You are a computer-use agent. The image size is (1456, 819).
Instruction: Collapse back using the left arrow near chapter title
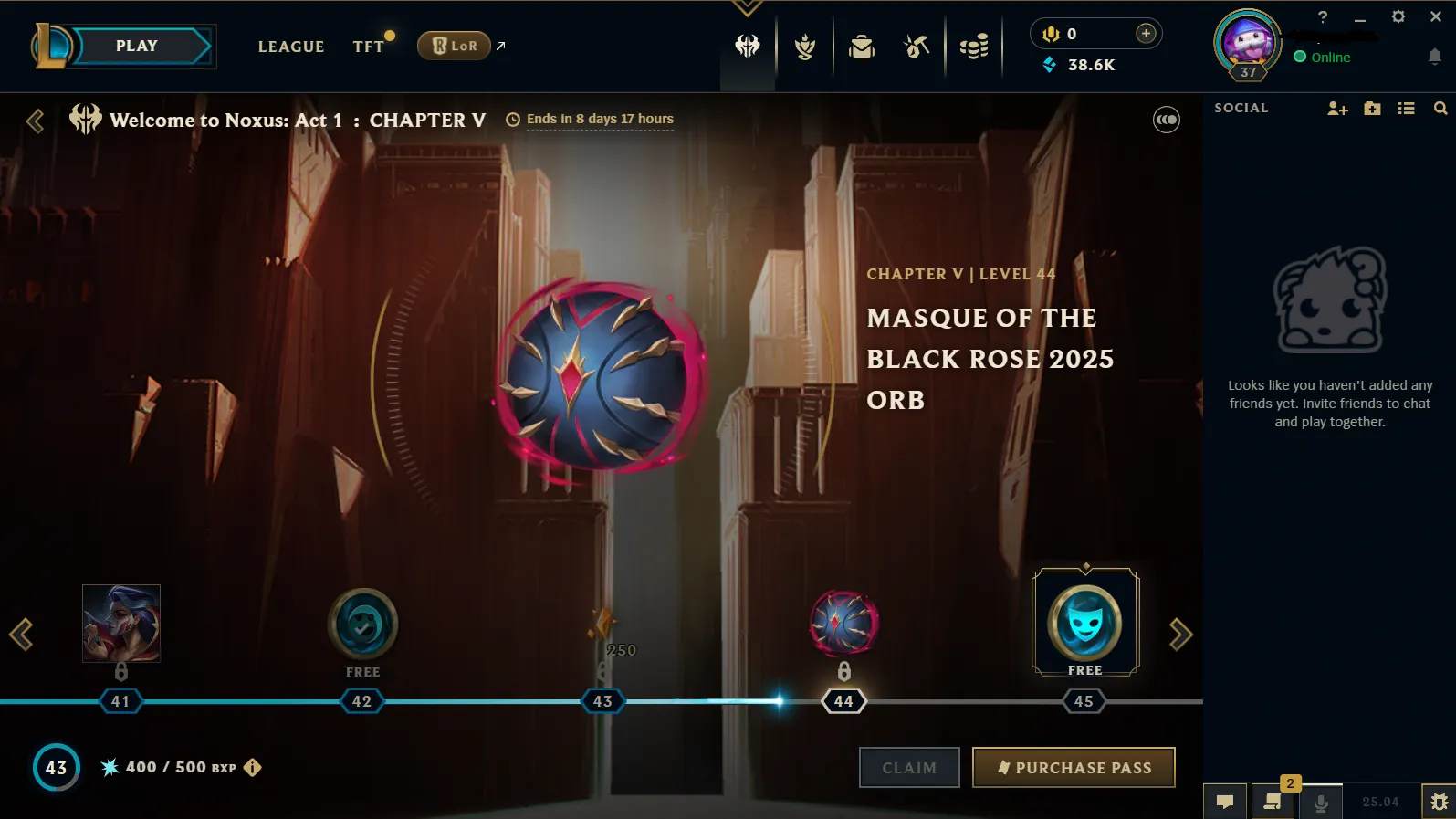point(36,121)
